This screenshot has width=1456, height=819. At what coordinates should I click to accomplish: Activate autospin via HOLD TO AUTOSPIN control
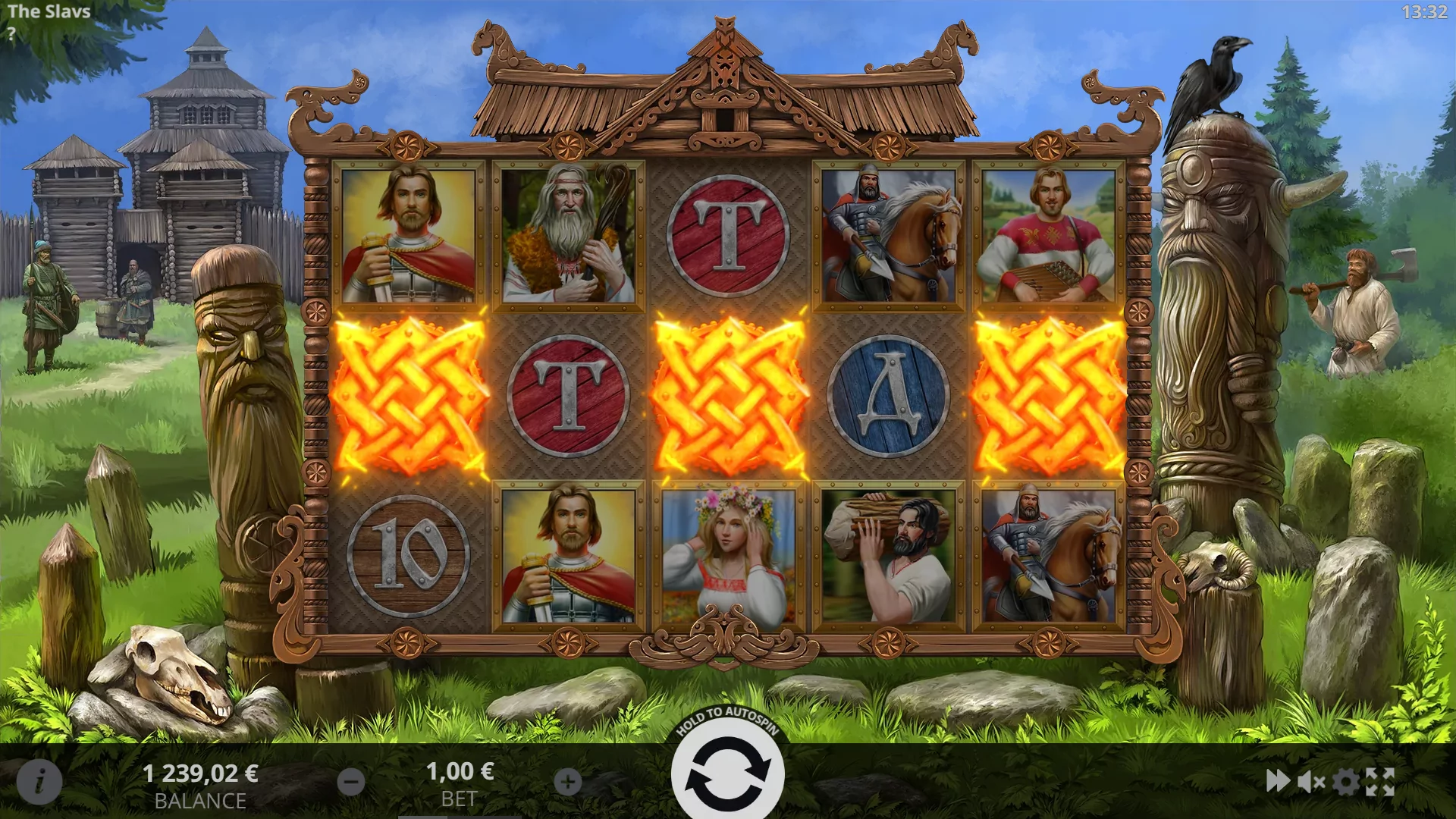728,771
